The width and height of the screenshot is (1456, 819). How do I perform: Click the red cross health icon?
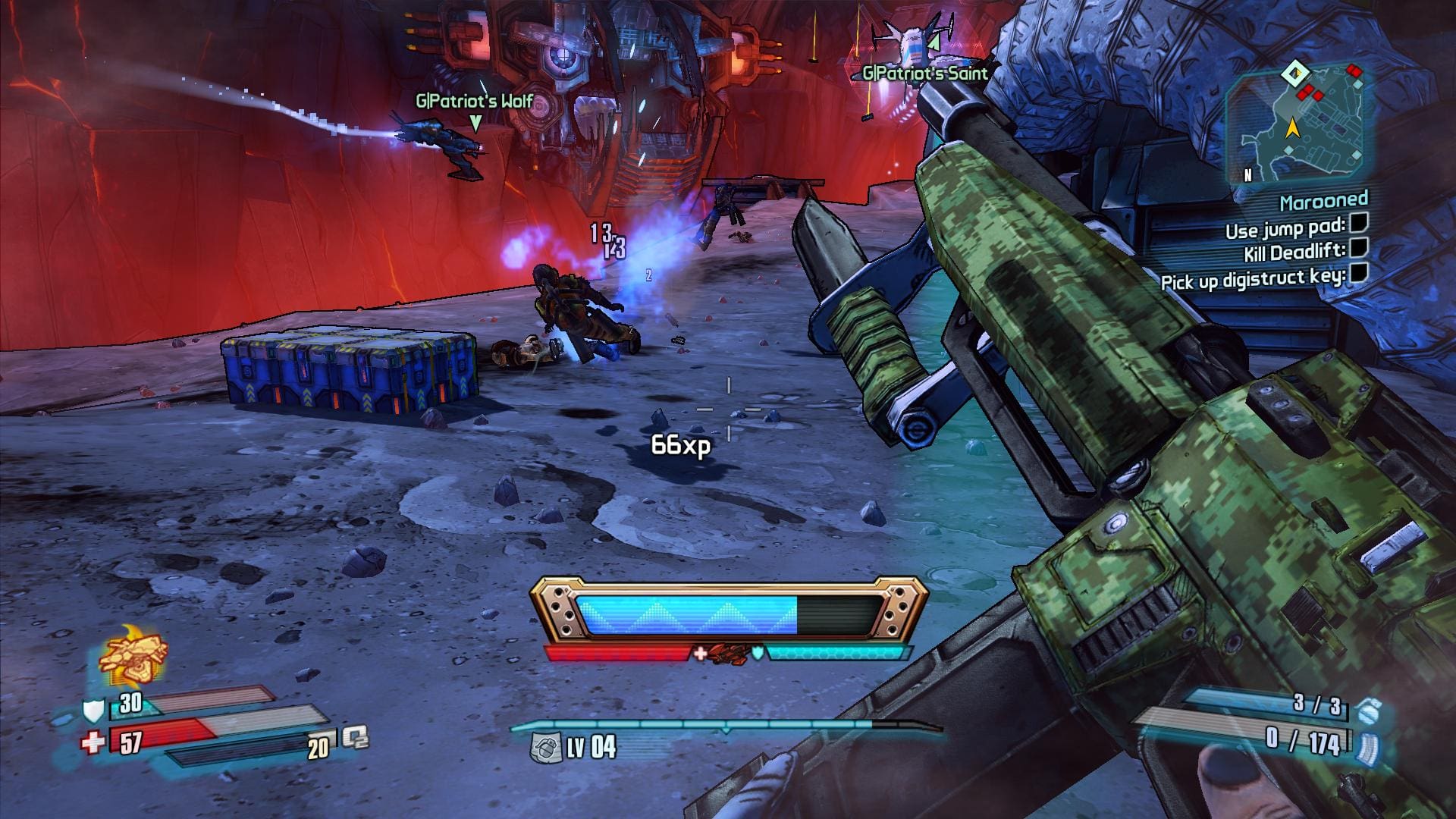[x=93, y=742]
